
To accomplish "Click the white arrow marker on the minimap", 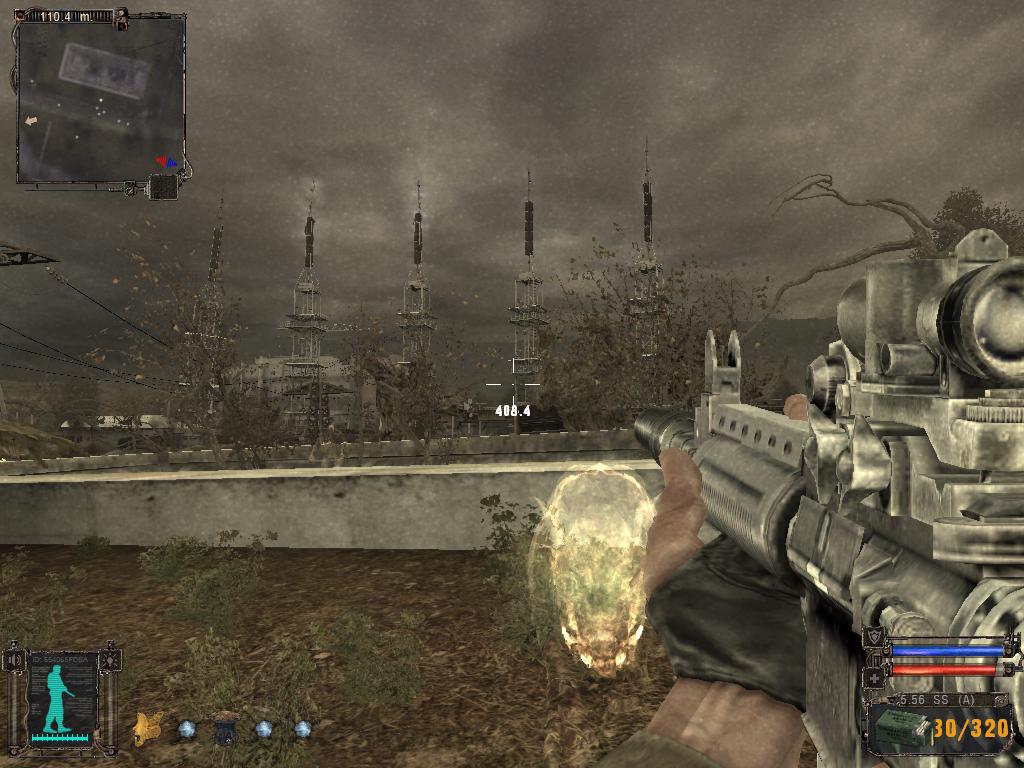I will 31,120.
